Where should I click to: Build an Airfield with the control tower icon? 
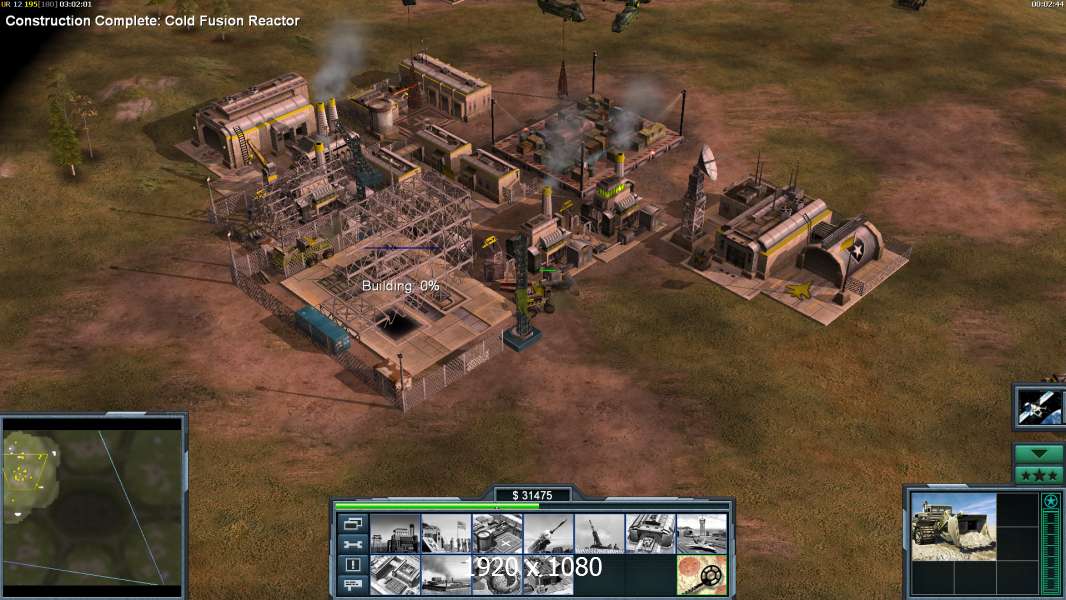tap(701, 534)
